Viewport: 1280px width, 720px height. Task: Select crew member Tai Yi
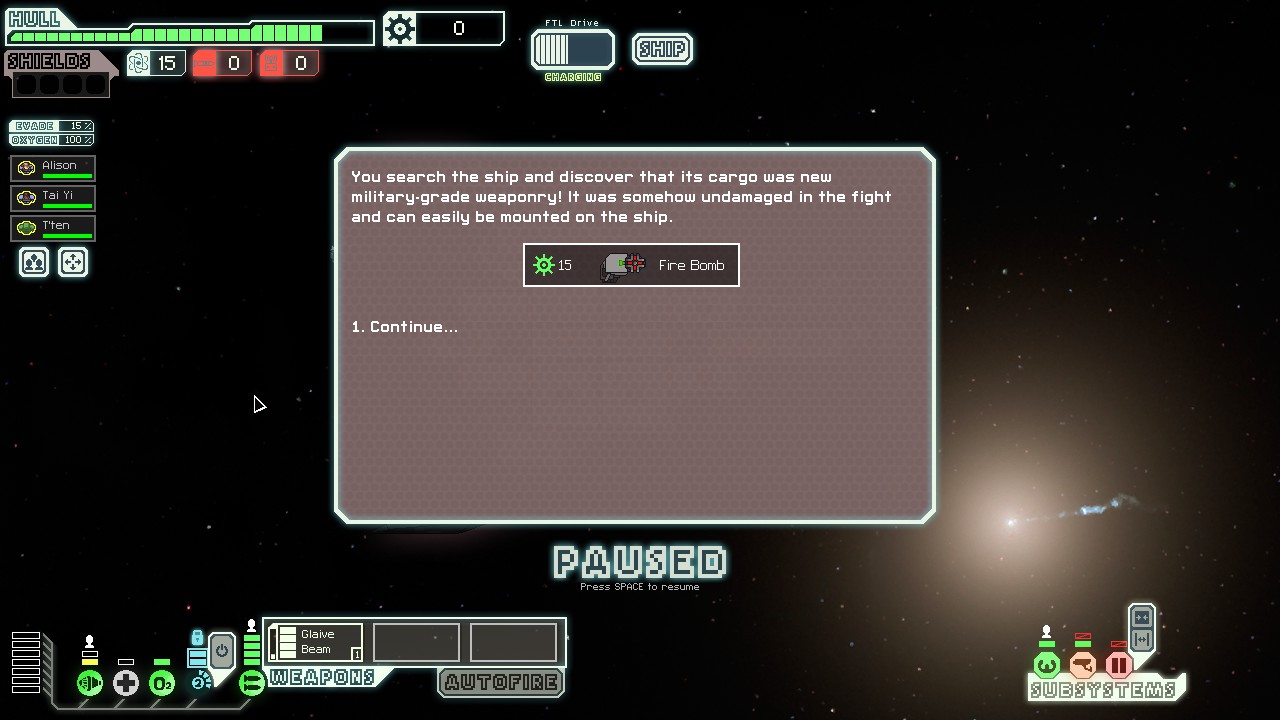pyautogui.click(x=53, y=197)
